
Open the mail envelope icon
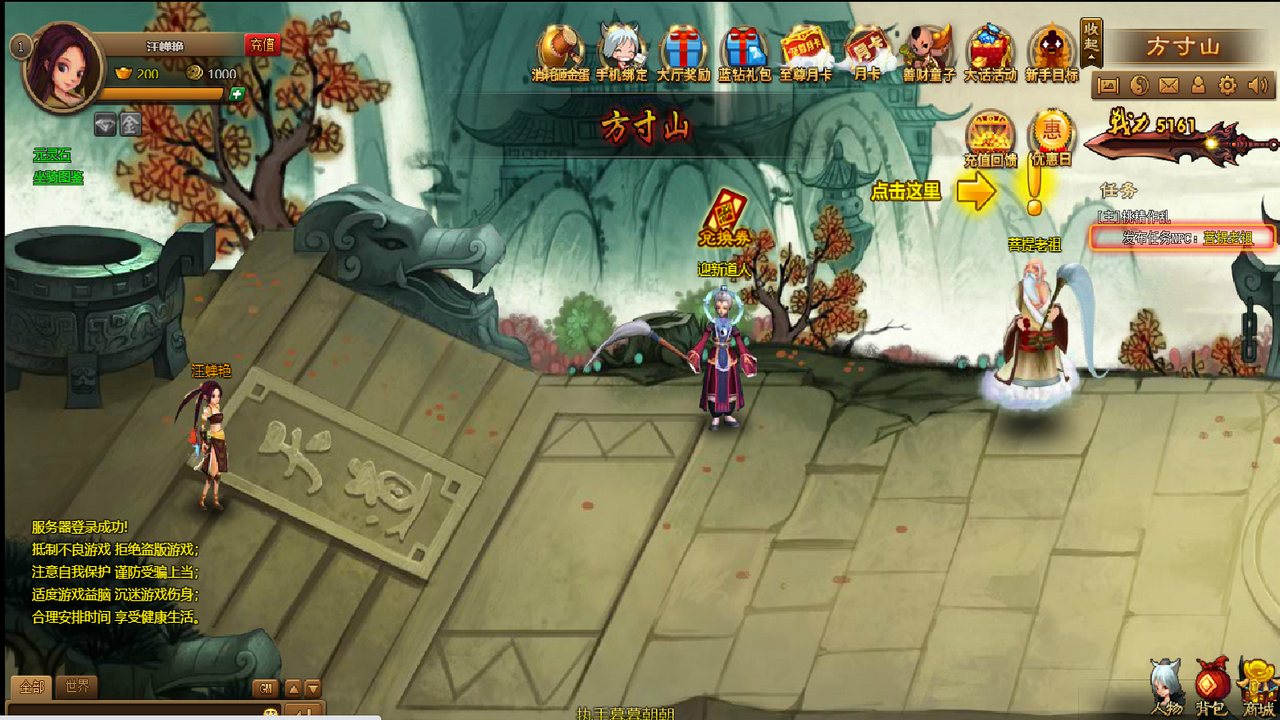pos(1168,86)
